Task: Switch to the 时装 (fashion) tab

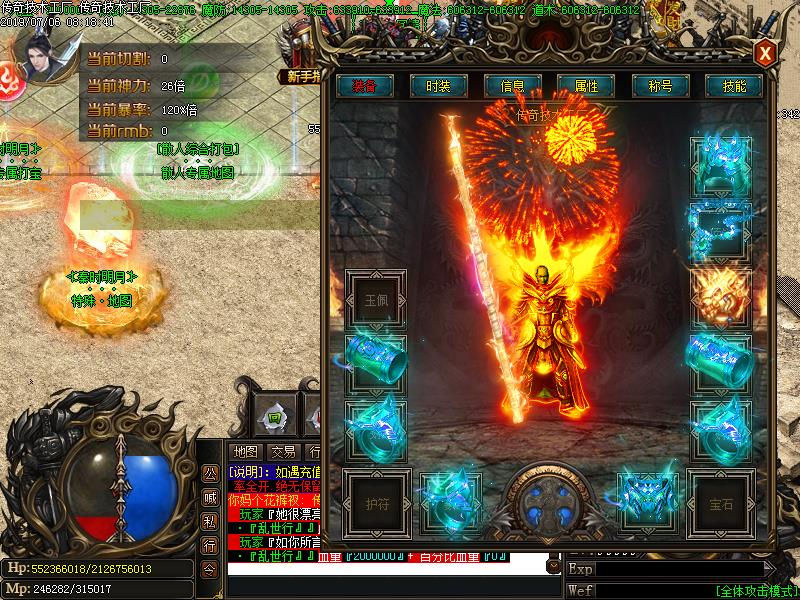Action: pos(438,86)
